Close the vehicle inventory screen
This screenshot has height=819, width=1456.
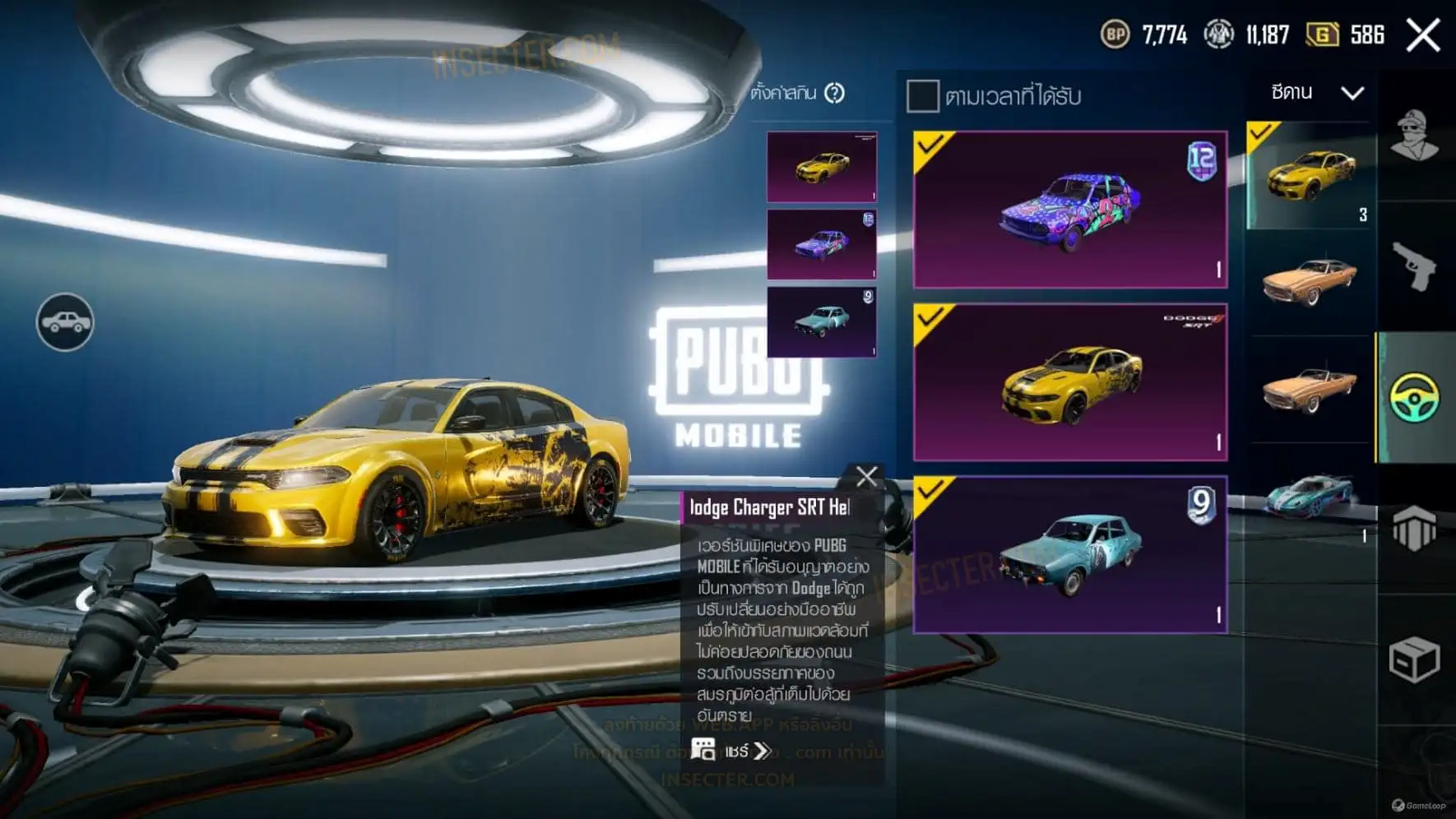pyautogui.click(x=1422, y=35)
